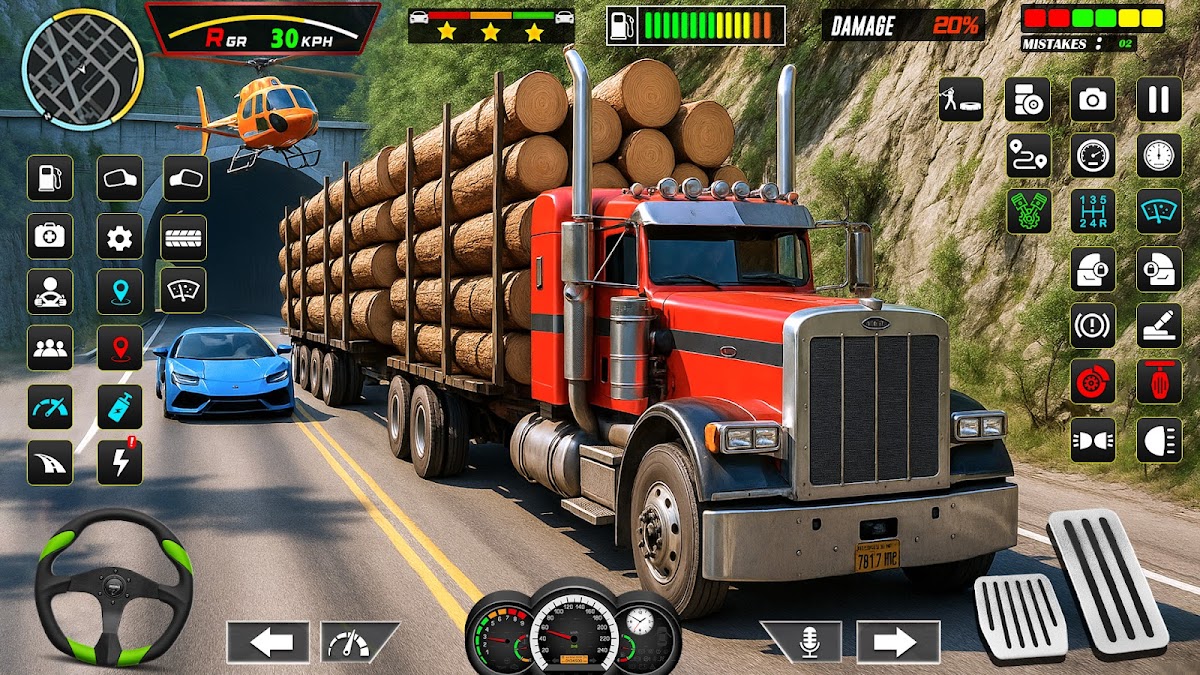Open the three-person group icon

click(x=49, y=347)
